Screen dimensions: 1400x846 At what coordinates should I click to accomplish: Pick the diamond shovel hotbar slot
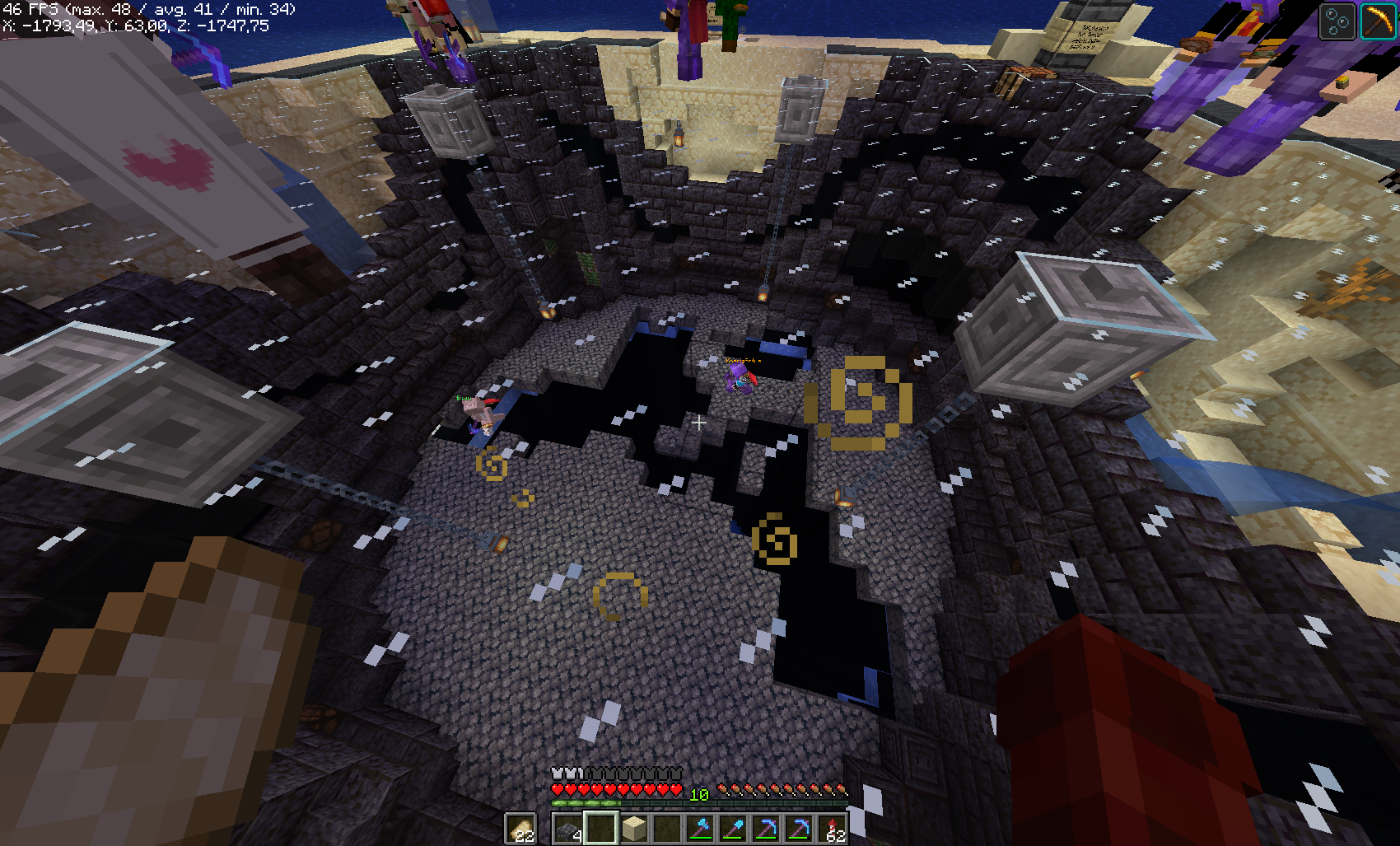733,829
